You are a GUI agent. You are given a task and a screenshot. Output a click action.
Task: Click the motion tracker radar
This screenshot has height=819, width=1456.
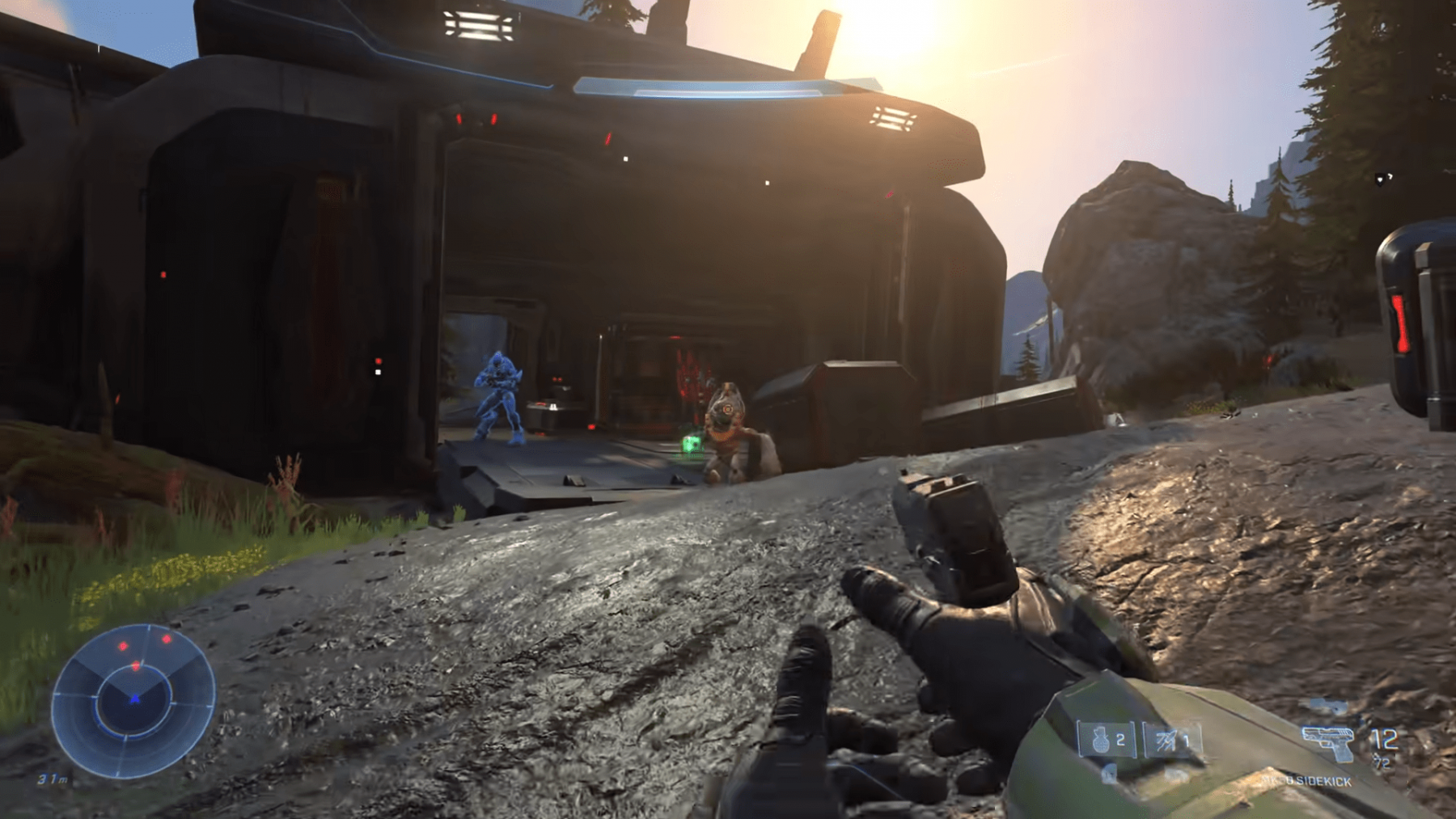133,700
